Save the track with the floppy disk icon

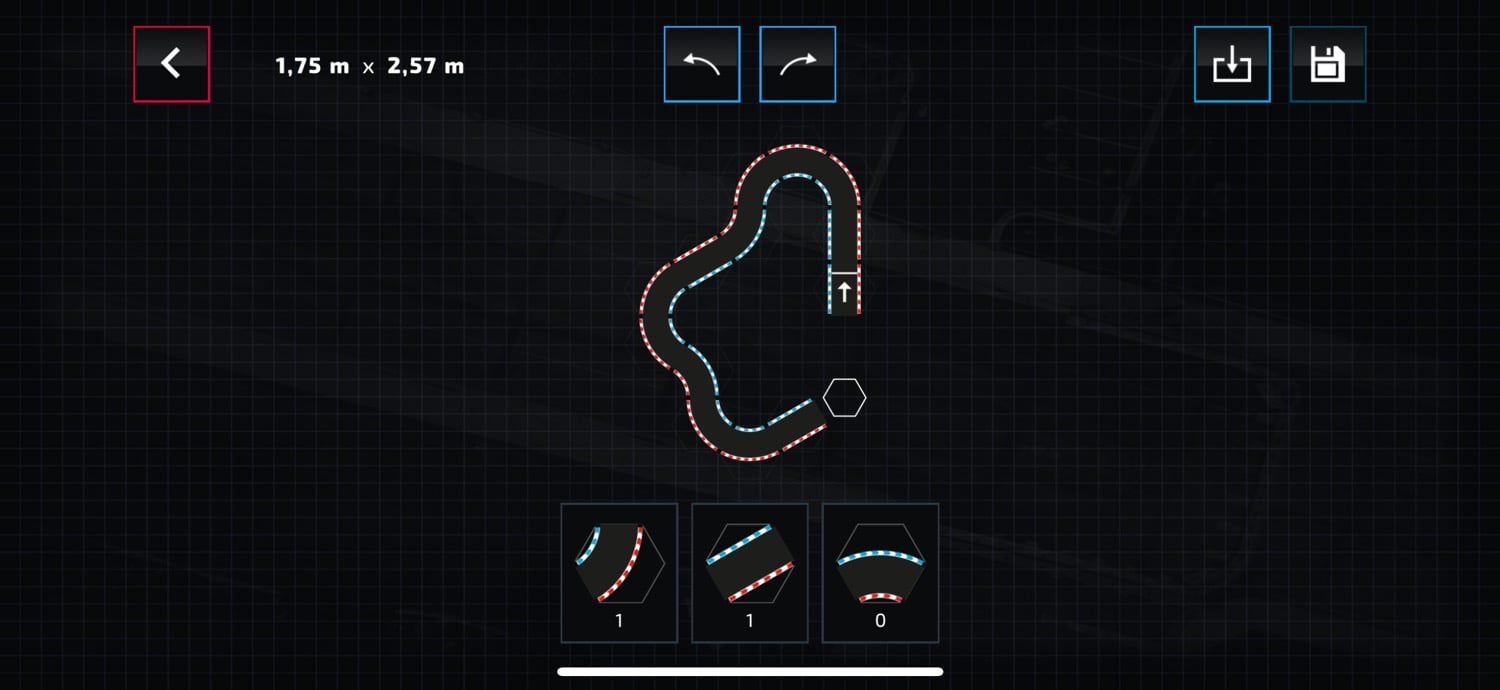(1328, 64)
